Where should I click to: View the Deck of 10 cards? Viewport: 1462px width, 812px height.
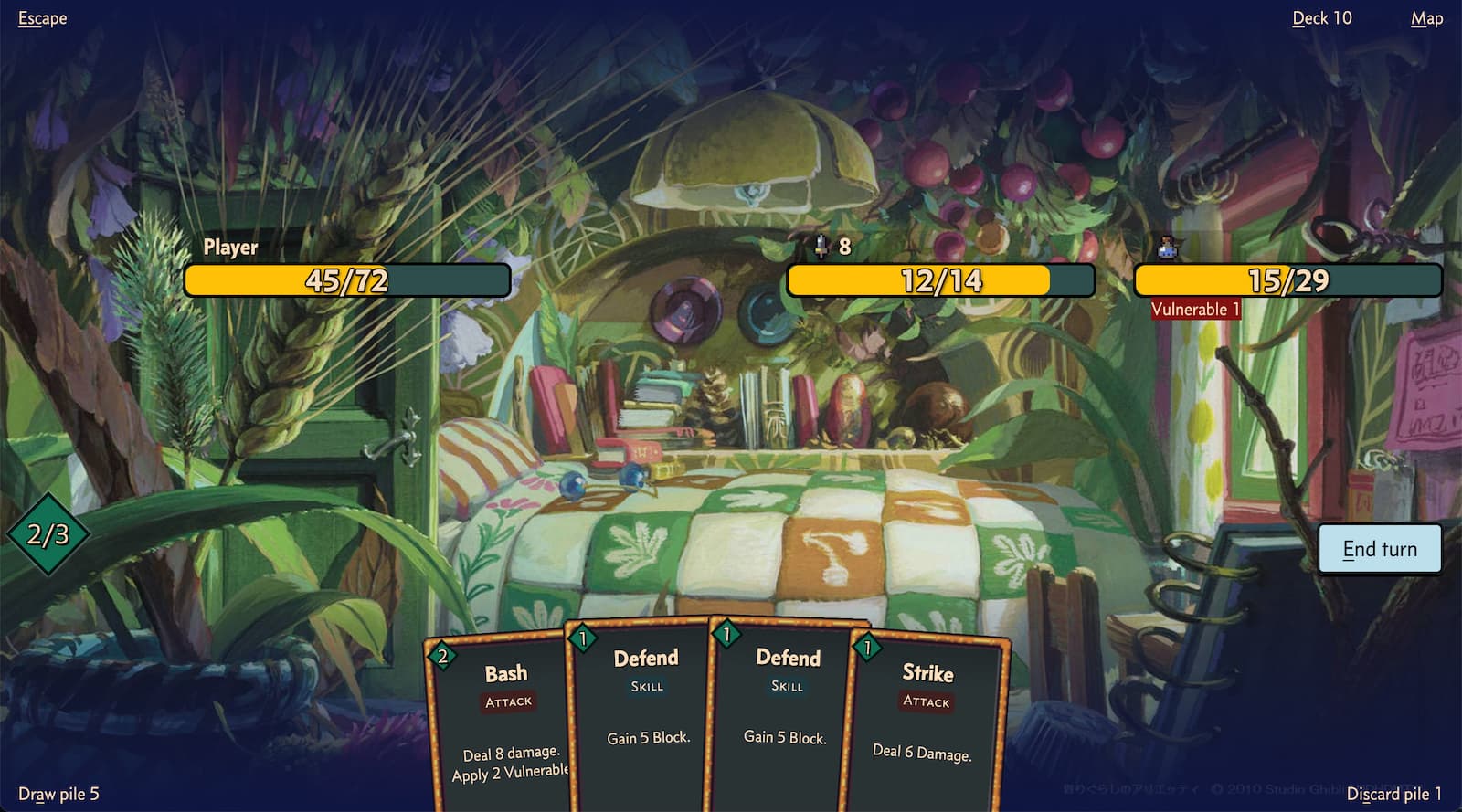1321,18
